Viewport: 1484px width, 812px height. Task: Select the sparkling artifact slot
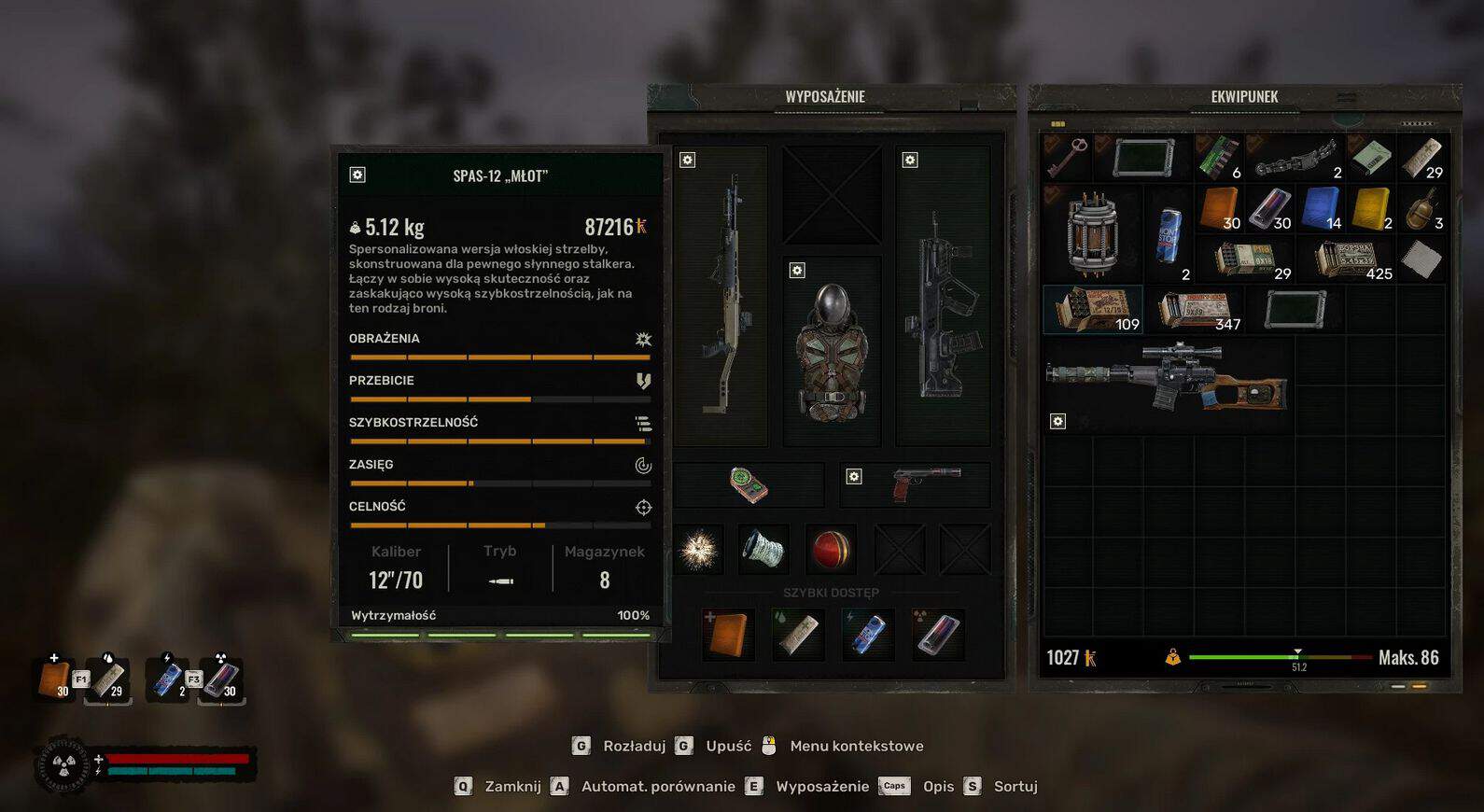click(698, 549)
